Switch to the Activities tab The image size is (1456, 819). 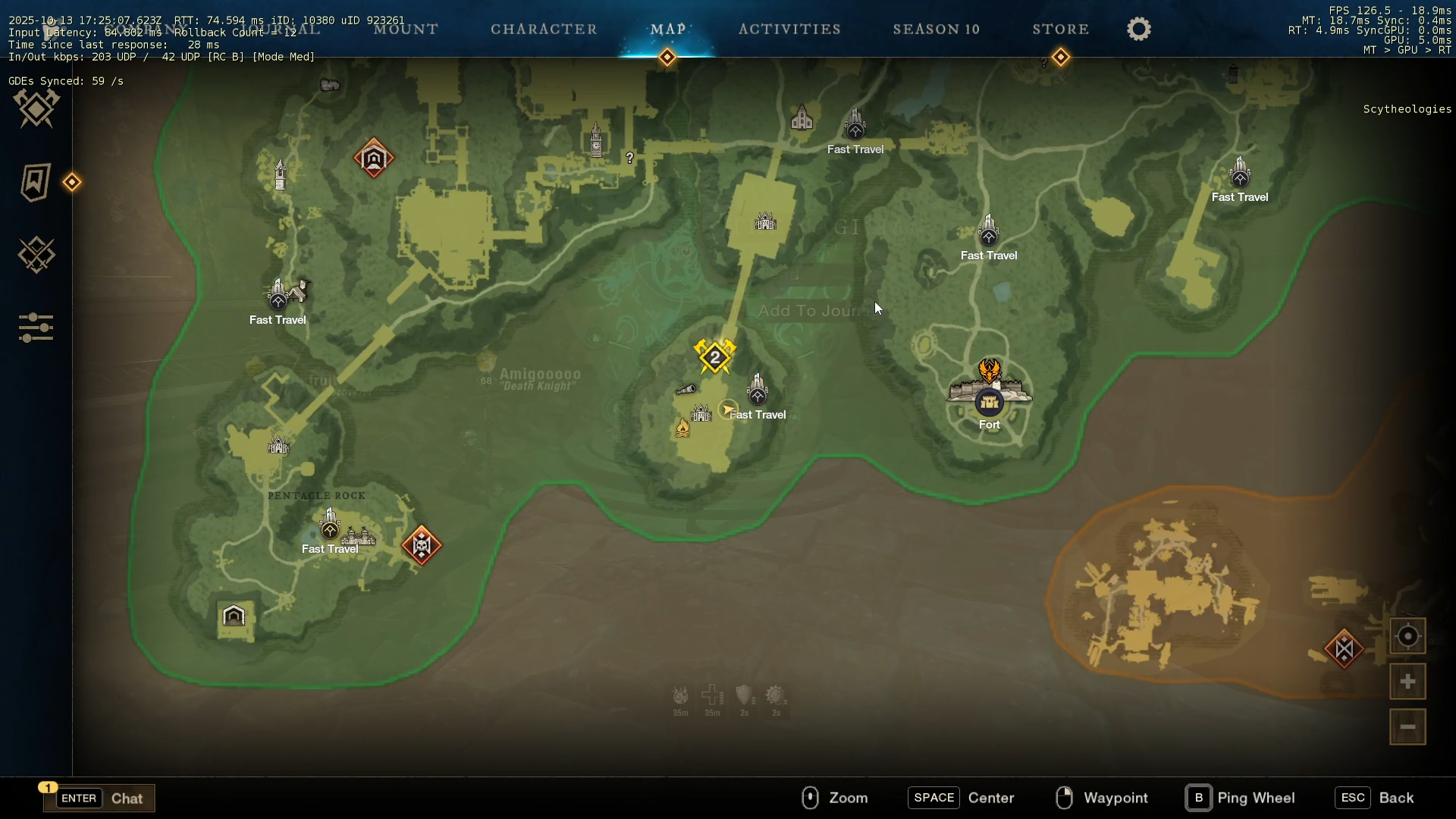(x=789, y=30)
